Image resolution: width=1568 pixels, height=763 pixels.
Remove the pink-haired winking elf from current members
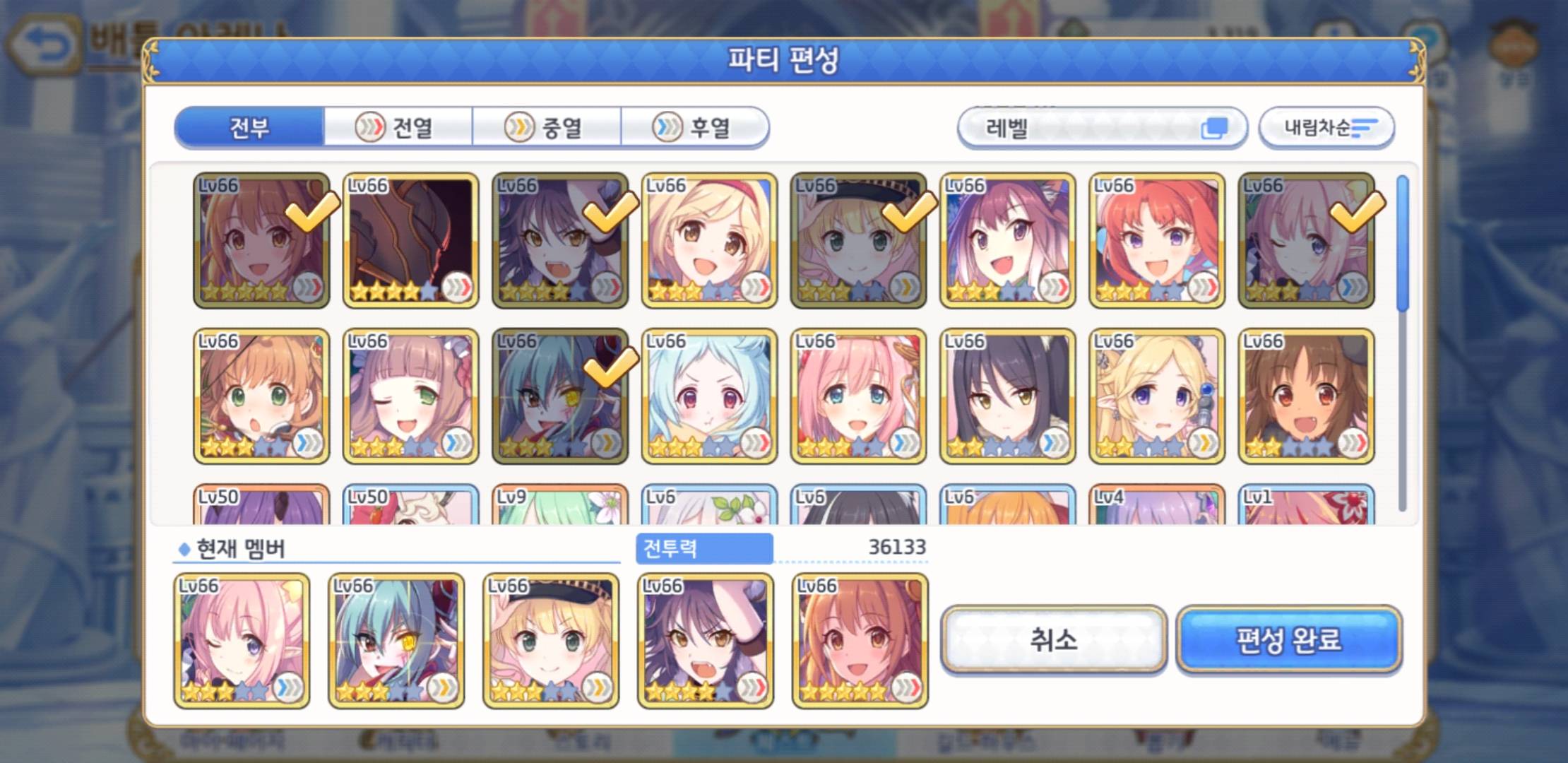point(242,640)
